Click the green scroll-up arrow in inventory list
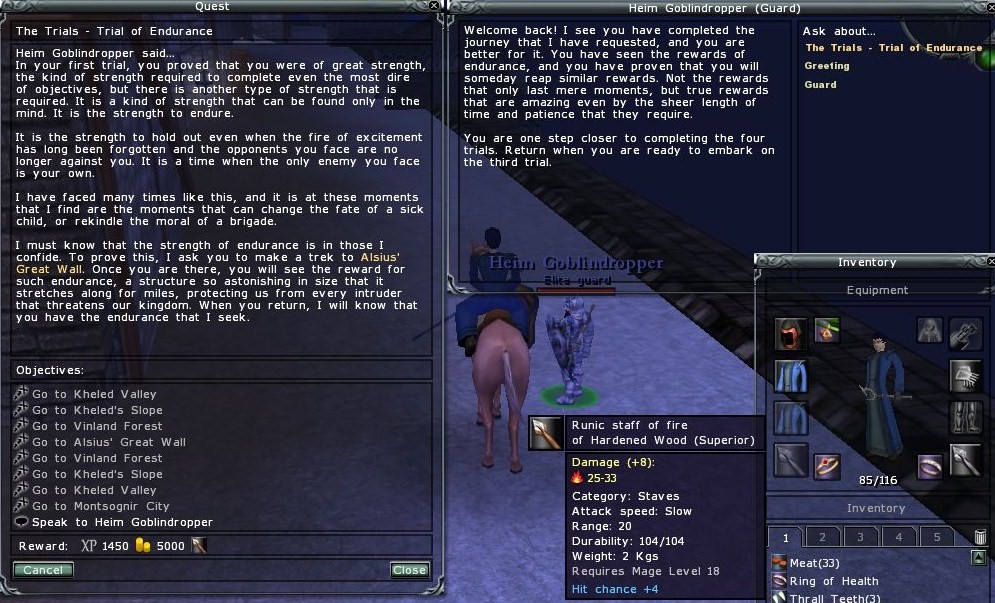995x603 pixels. [x=978, y=558]
